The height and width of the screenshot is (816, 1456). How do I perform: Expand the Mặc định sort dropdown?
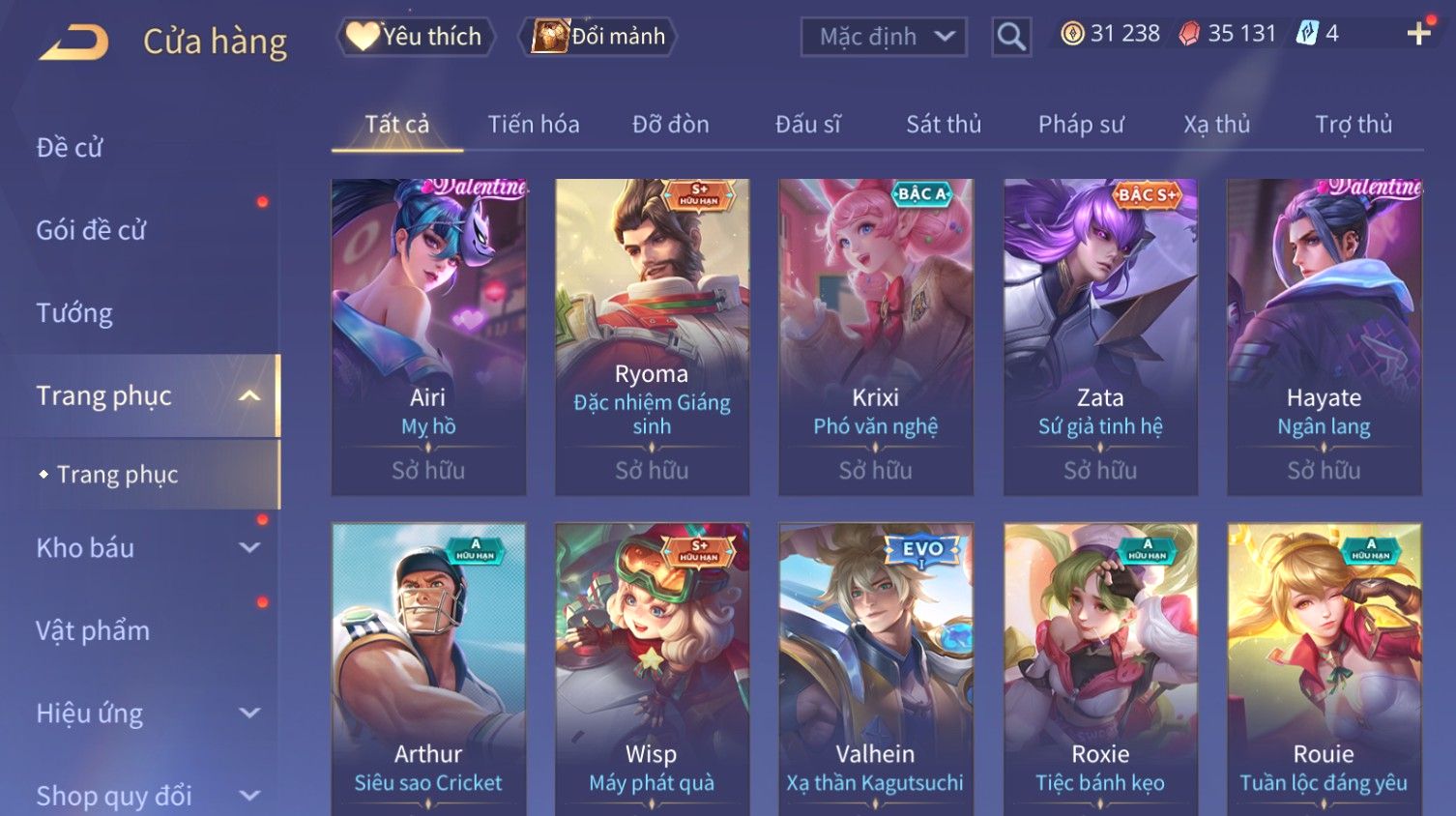pyautogui.click(x=884, y=37)
